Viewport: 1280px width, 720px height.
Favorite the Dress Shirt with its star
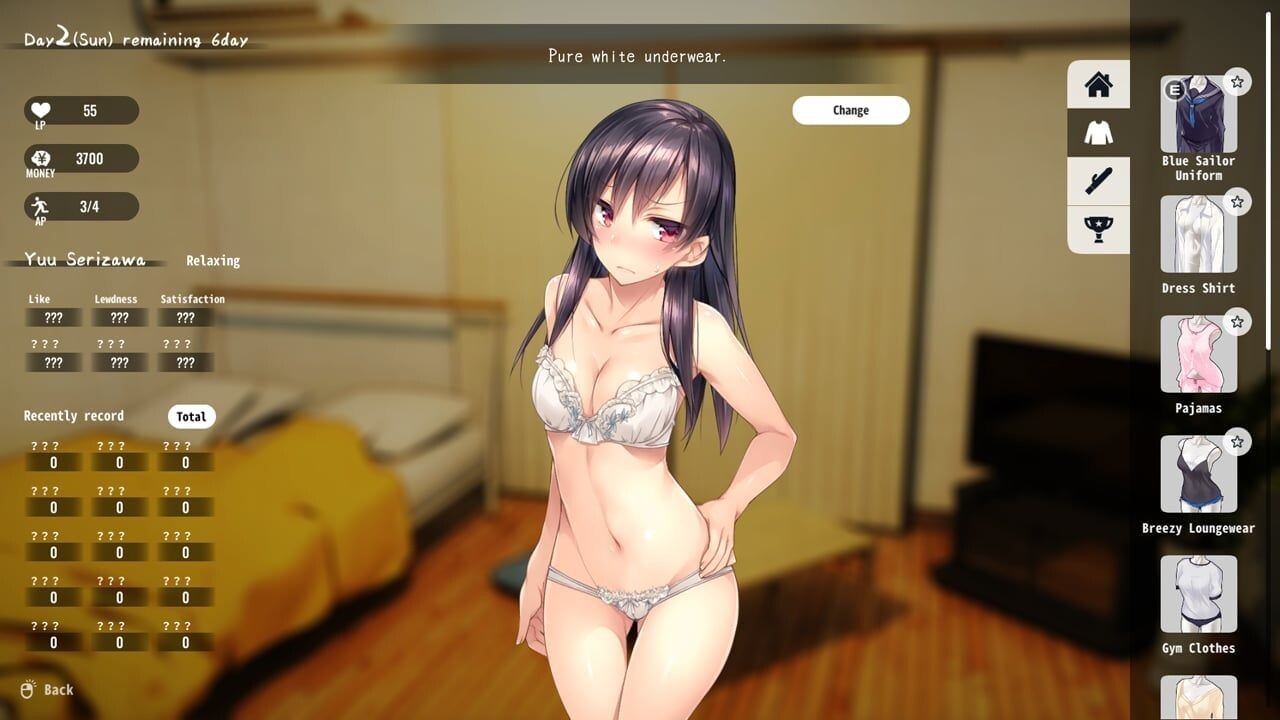(1237, 202)
